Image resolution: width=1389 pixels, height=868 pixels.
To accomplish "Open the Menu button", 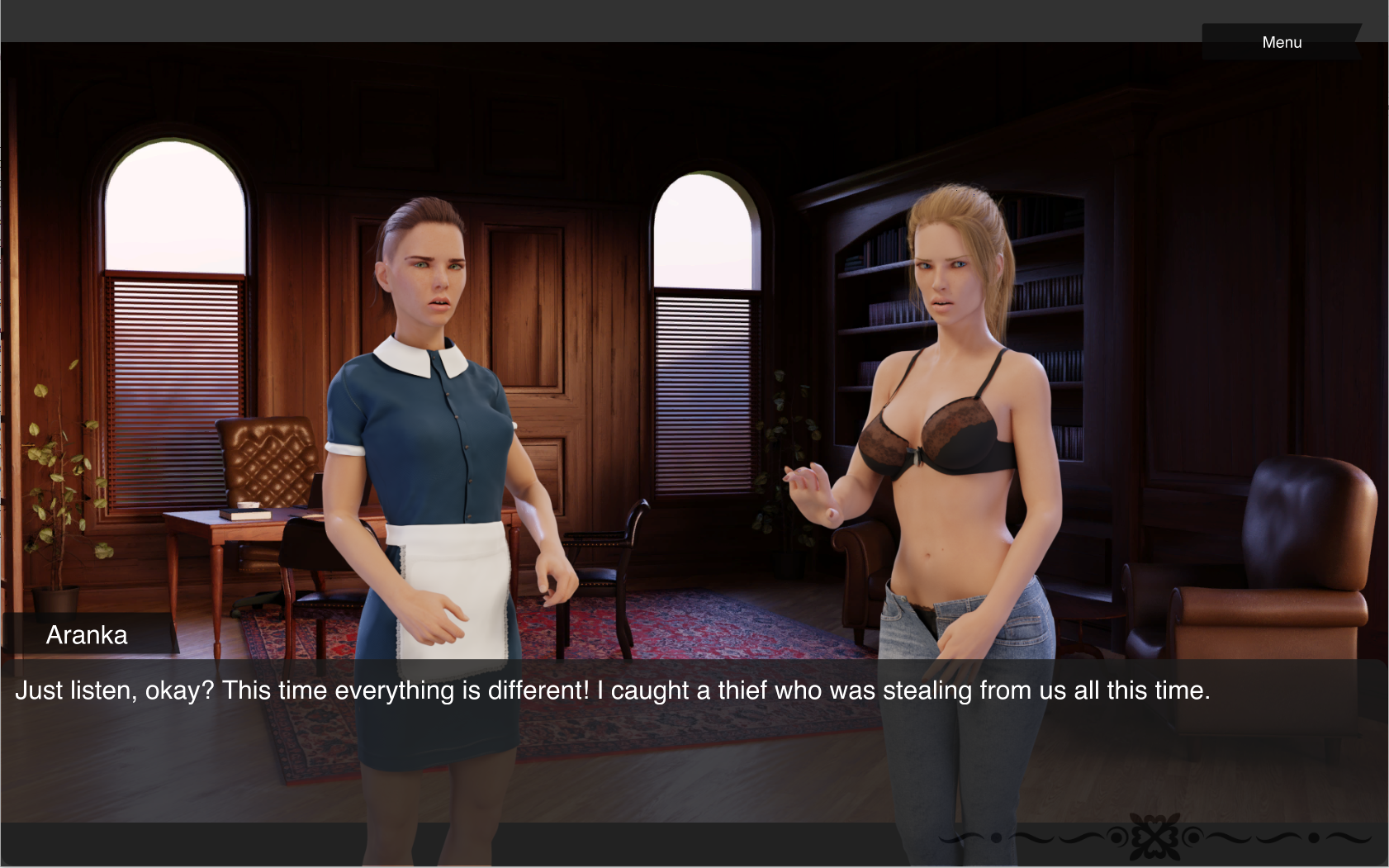I will click(x=1281, y=42).
